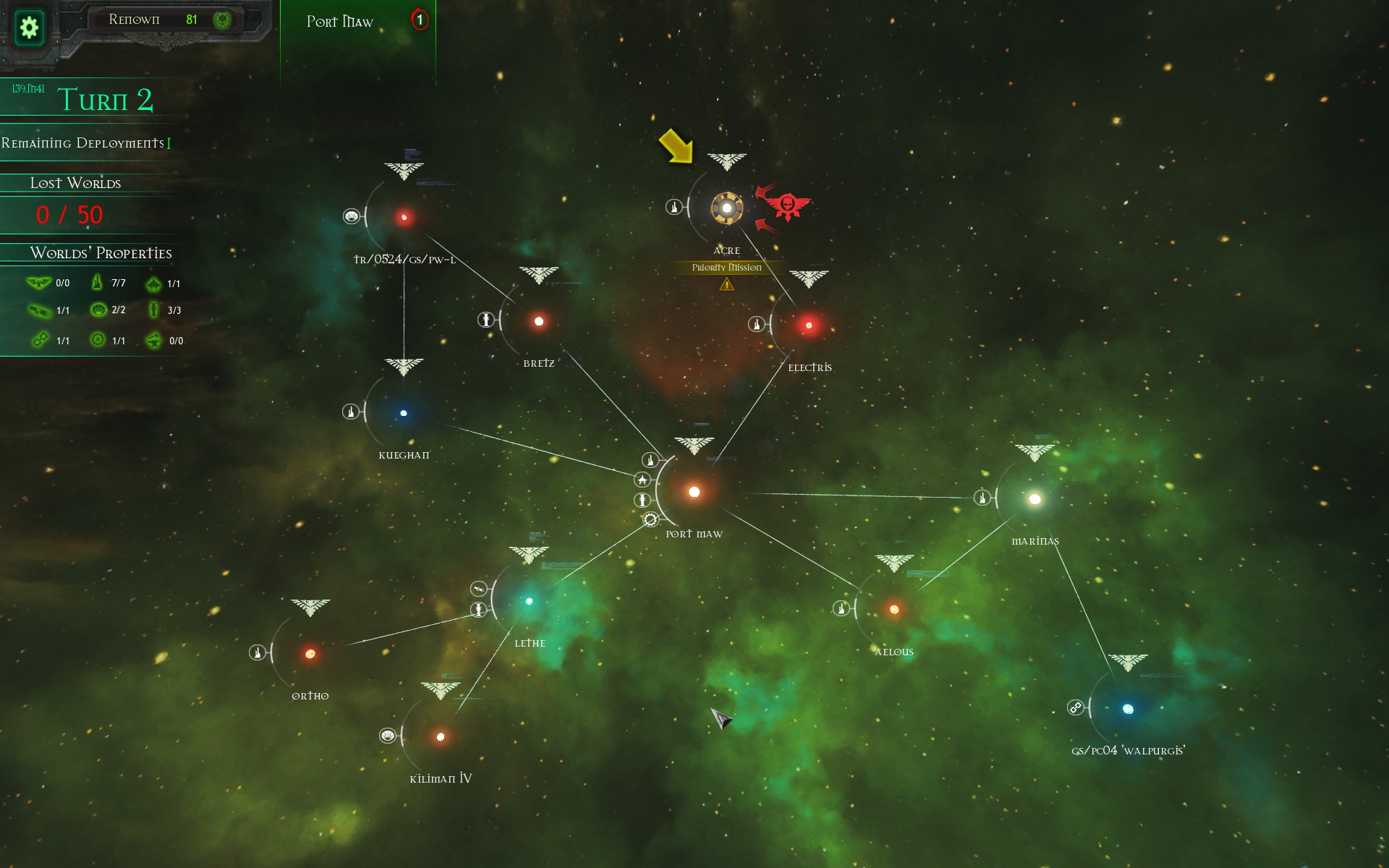Open the settings gear menu
Image resolution: width=1389 pixels, height=868 pixels.
click(x=29, y=27)
